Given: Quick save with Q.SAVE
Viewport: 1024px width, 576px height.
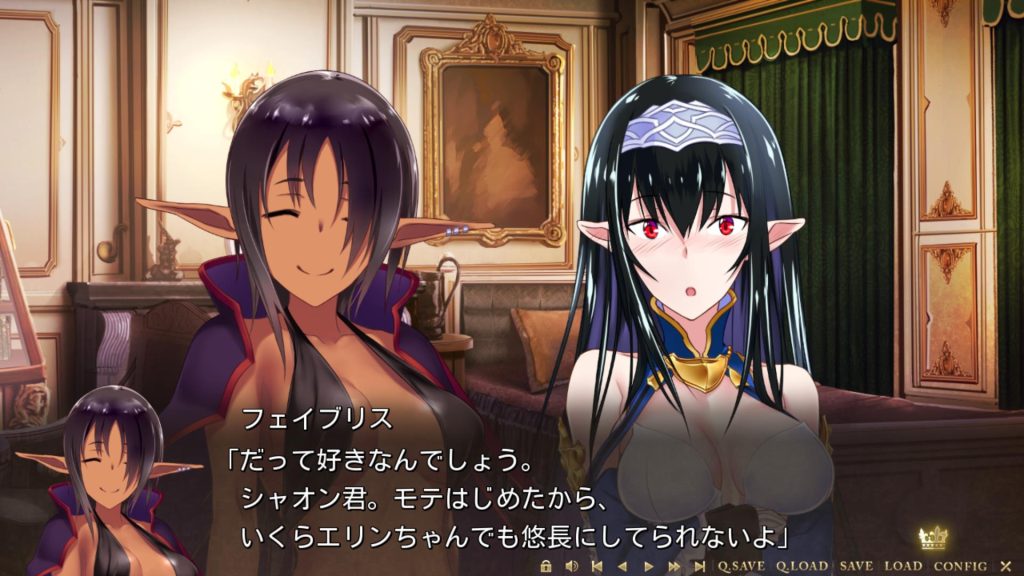Looking at the screenshot, I should pos(741,566).
